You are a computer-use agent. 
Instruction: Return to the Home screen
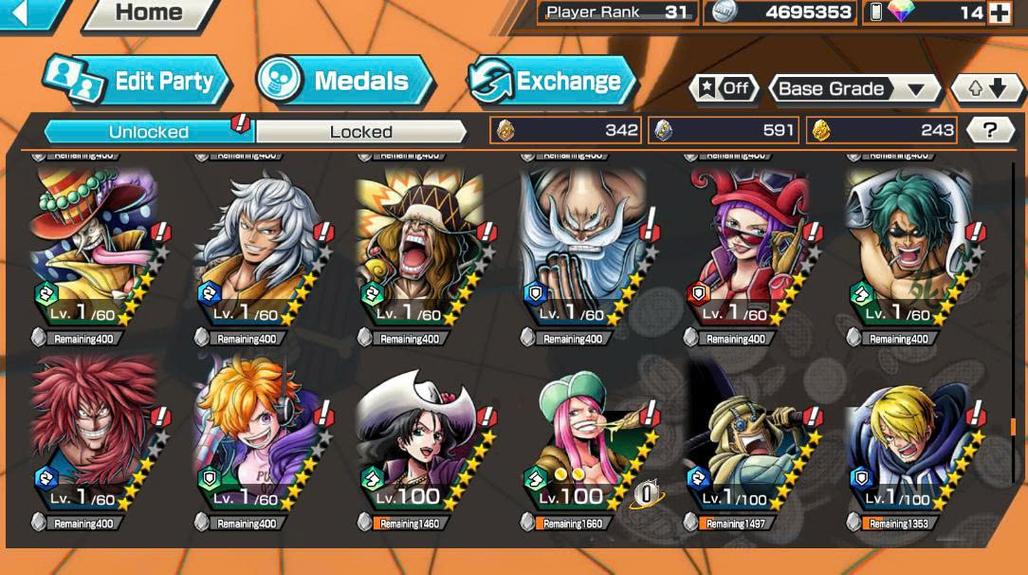click(x=148, y=14)
